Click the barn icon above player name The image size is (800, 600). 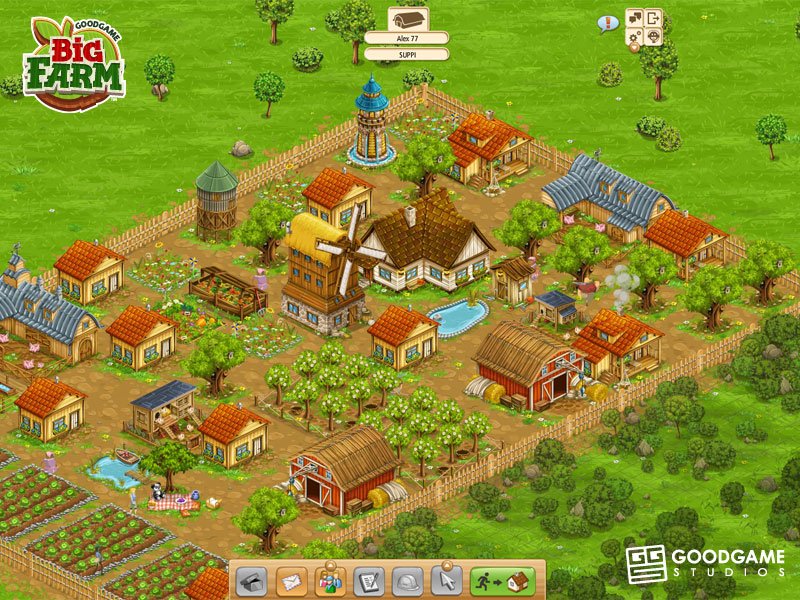pyautogui.click(x=406, y=18)
